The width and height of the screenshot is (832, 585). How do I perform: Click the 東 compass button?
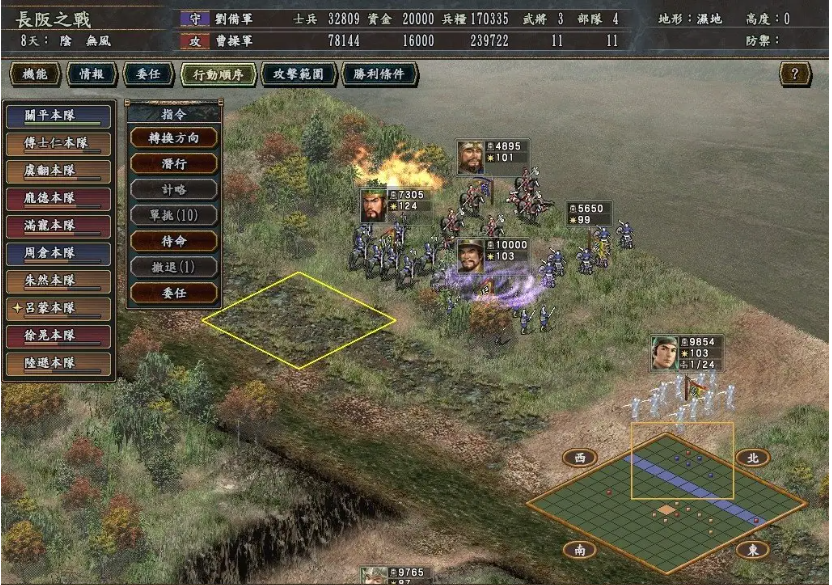point(752,549)
